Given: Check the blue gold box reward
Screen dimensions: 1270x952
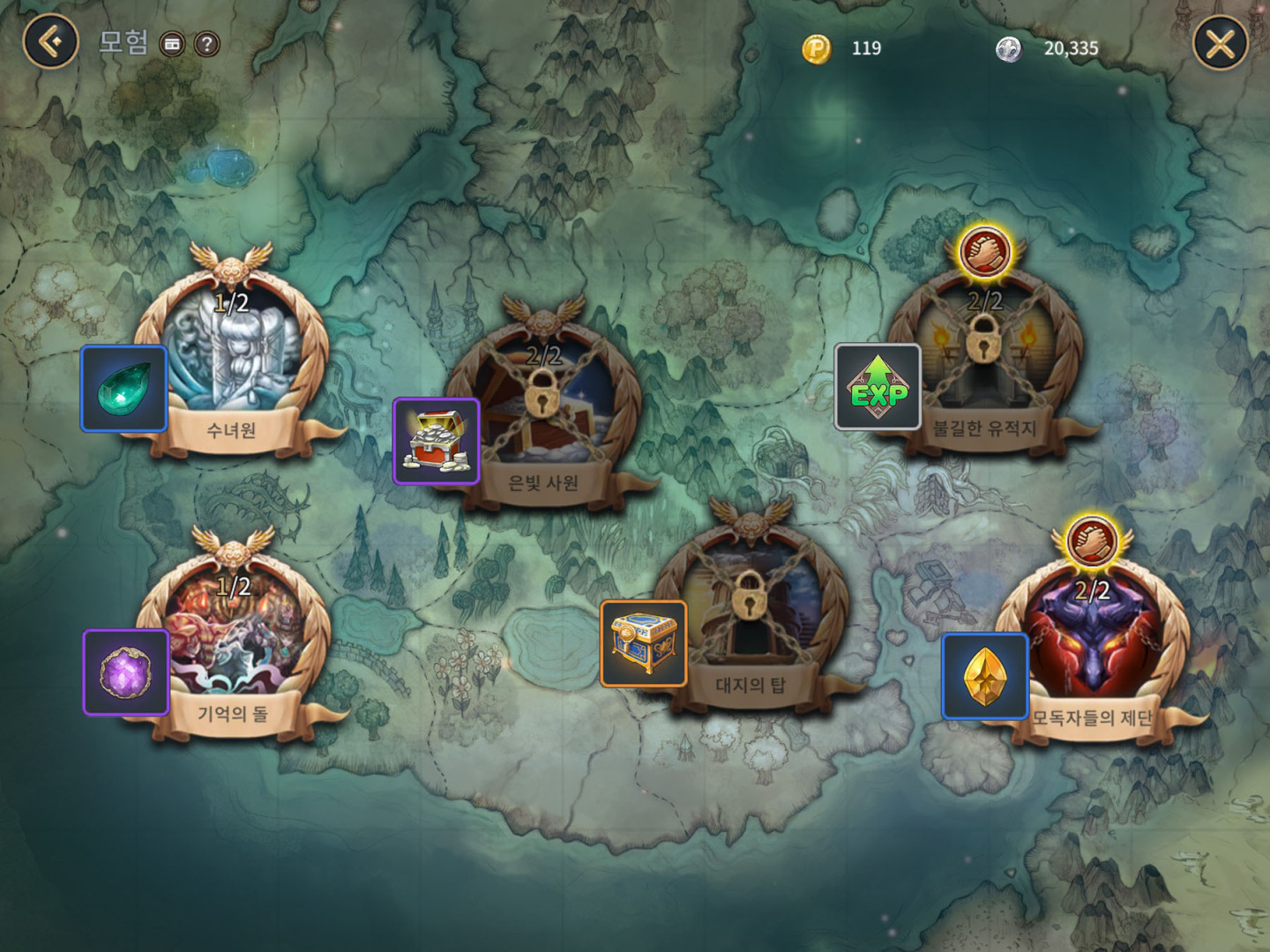Looking at the screenshot, I should [643, 643].
